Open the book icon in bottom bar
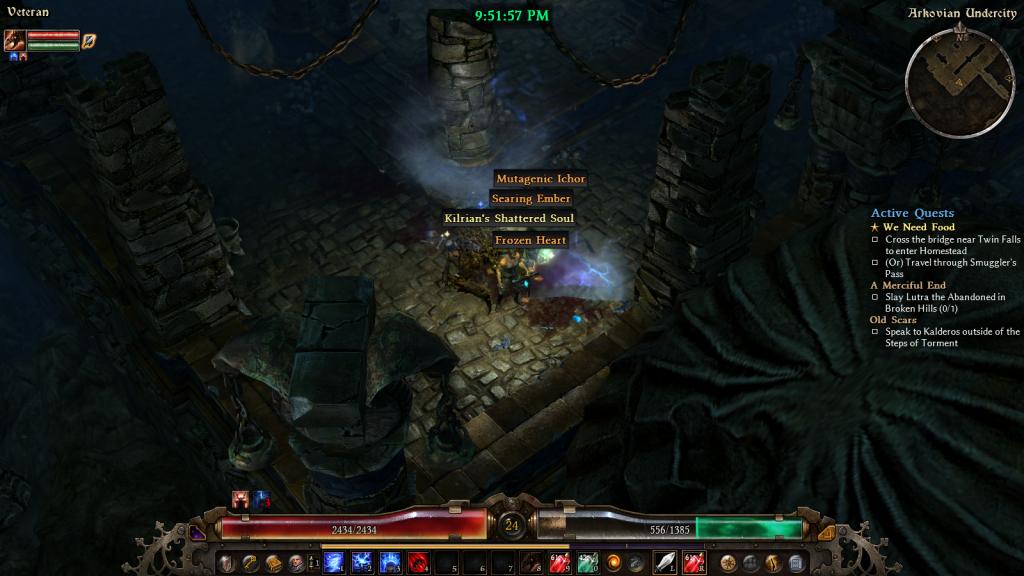1024x576 pixels. tap(273, 563)
